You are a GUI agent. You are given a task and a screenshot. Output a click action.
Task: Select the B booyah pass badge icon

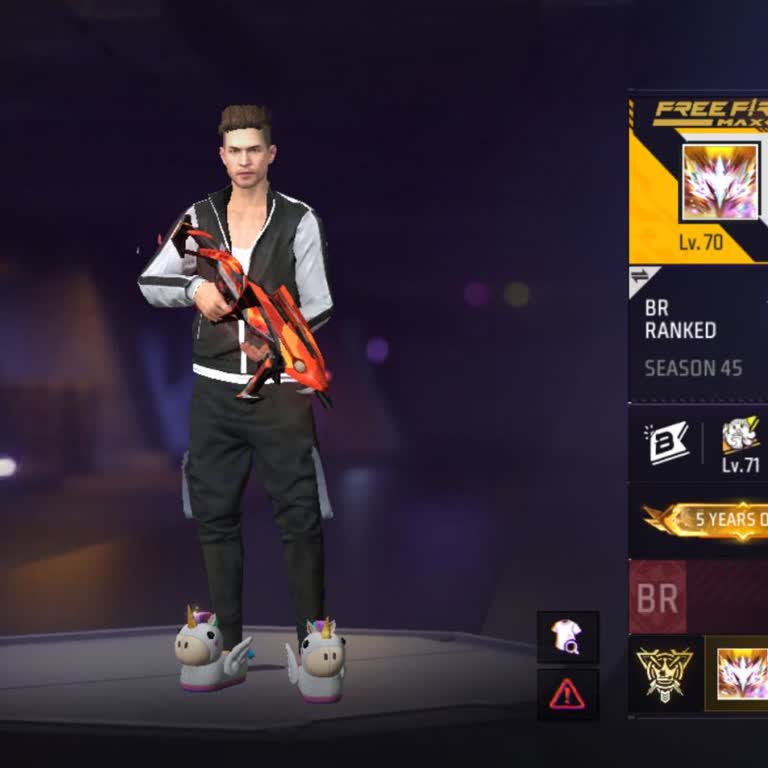(x=668, y=443)
